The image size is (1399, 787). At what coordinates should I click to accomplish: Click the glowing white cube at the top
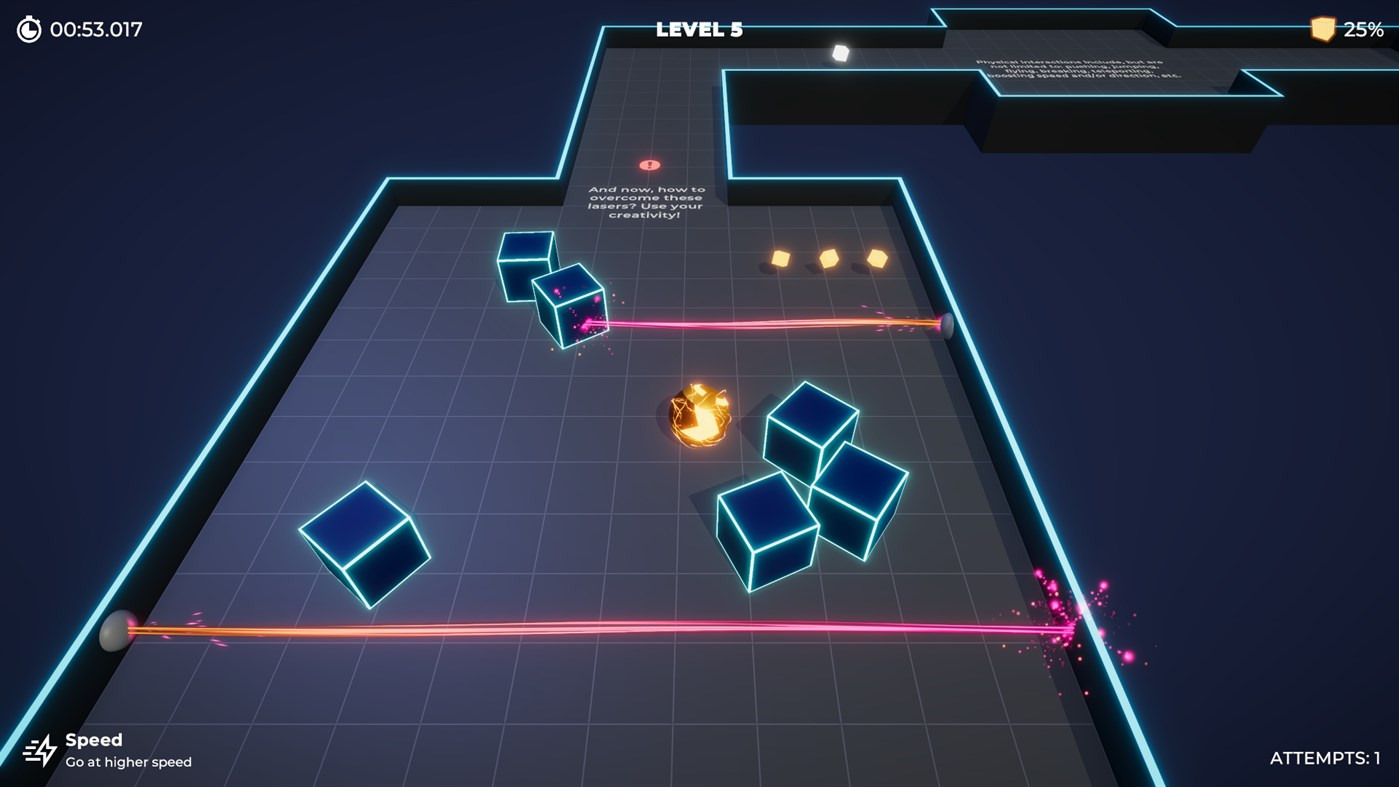pyautogui.click(x=840, y=50)
